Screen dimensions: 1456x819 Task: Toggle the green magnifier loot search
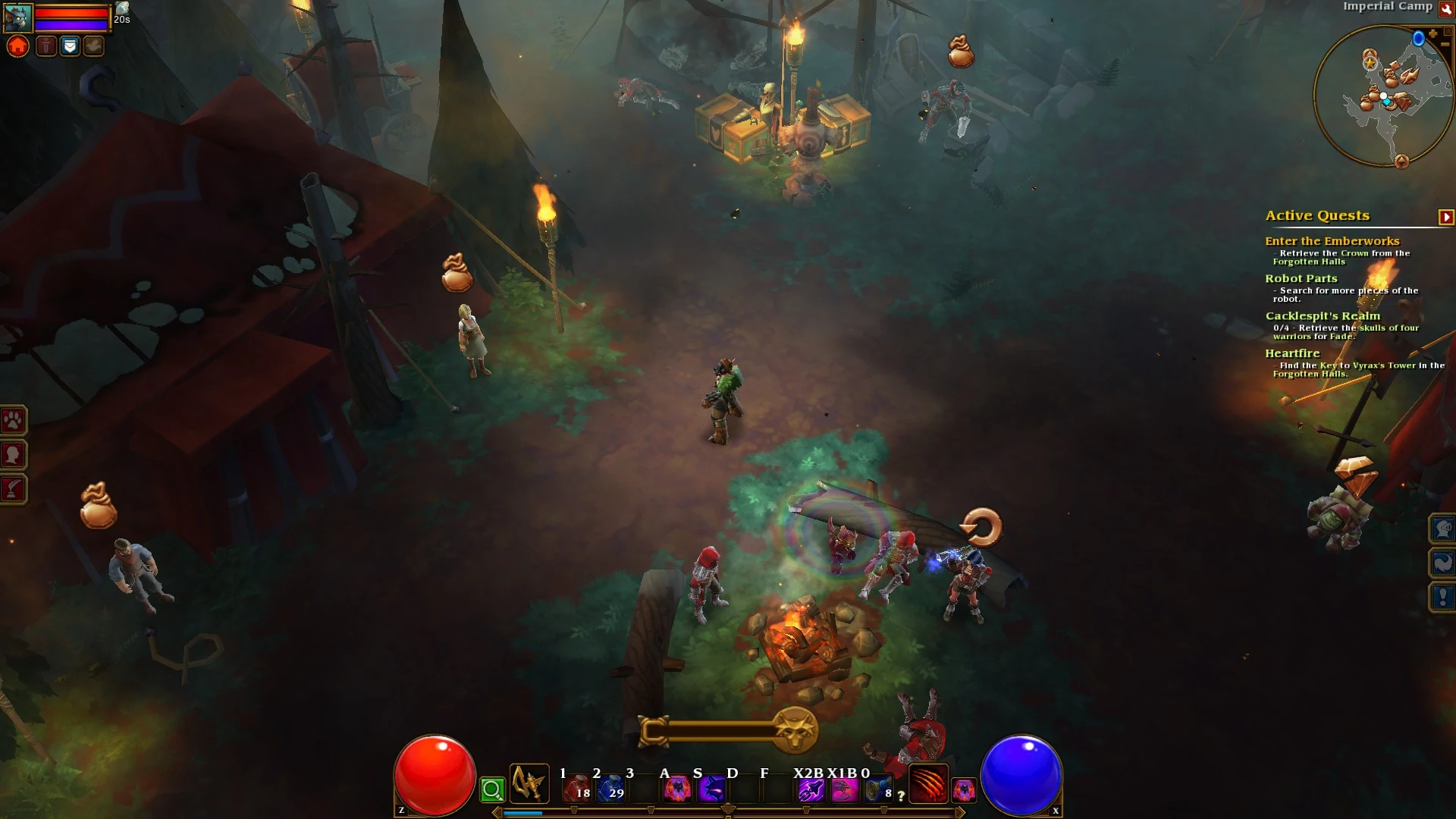(494, 789)
